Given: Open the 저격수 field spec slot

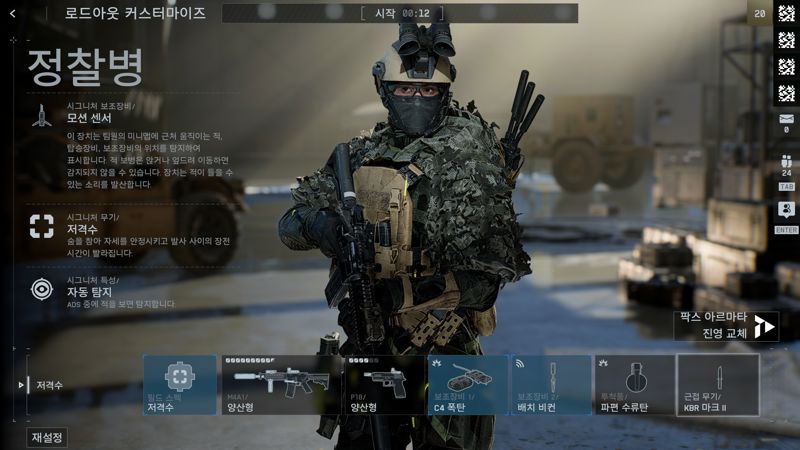Looking at the screenshot, I should 180,385.
